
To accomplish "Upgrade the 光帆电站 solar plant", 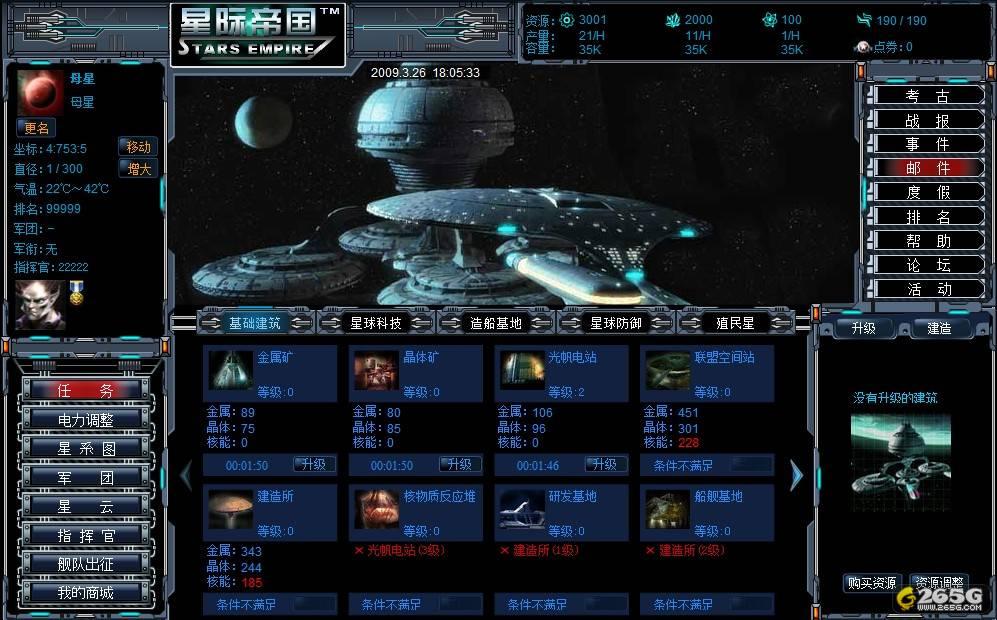I will [605, 465].
